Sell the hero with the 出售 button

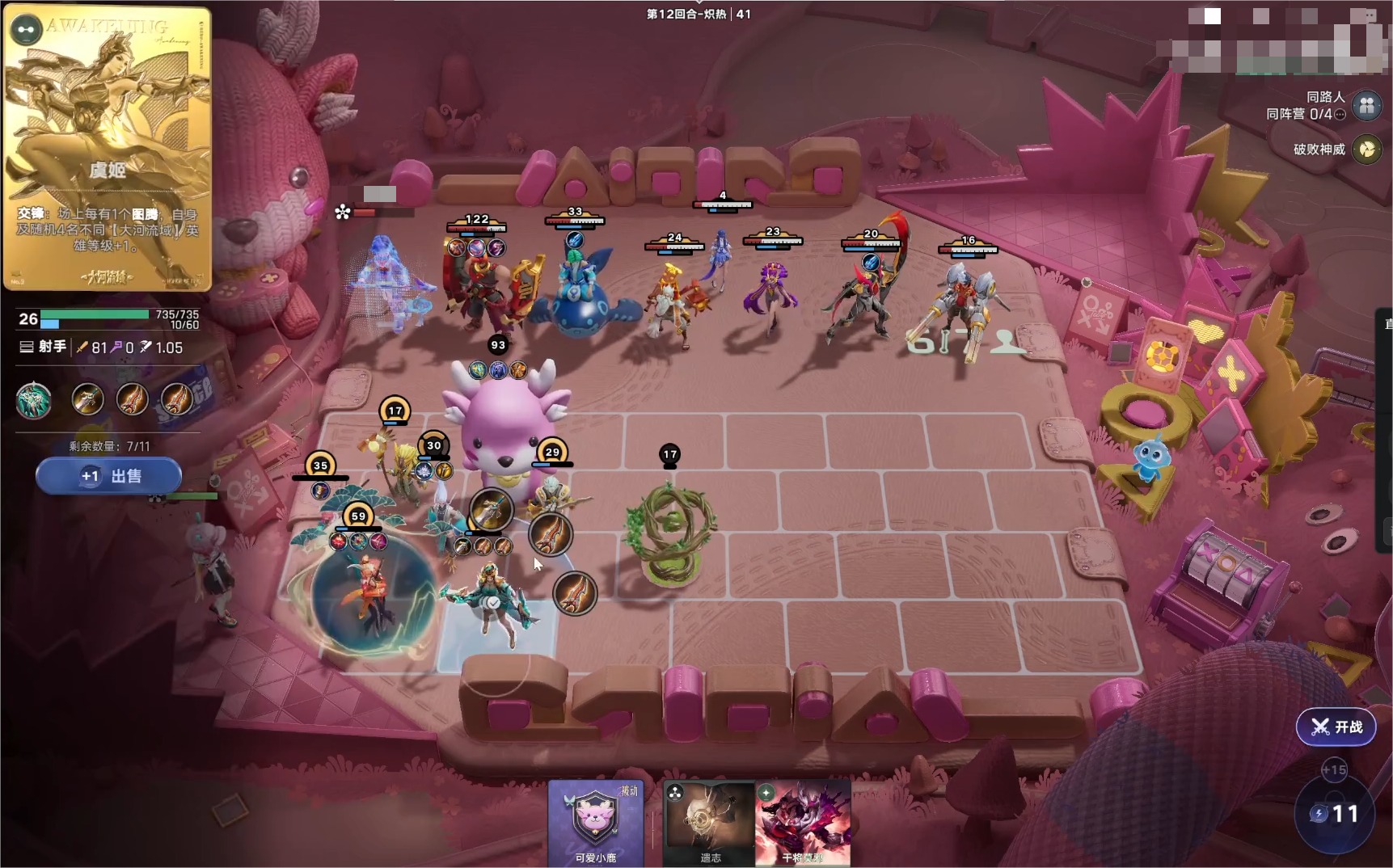(x=108, y=476)
